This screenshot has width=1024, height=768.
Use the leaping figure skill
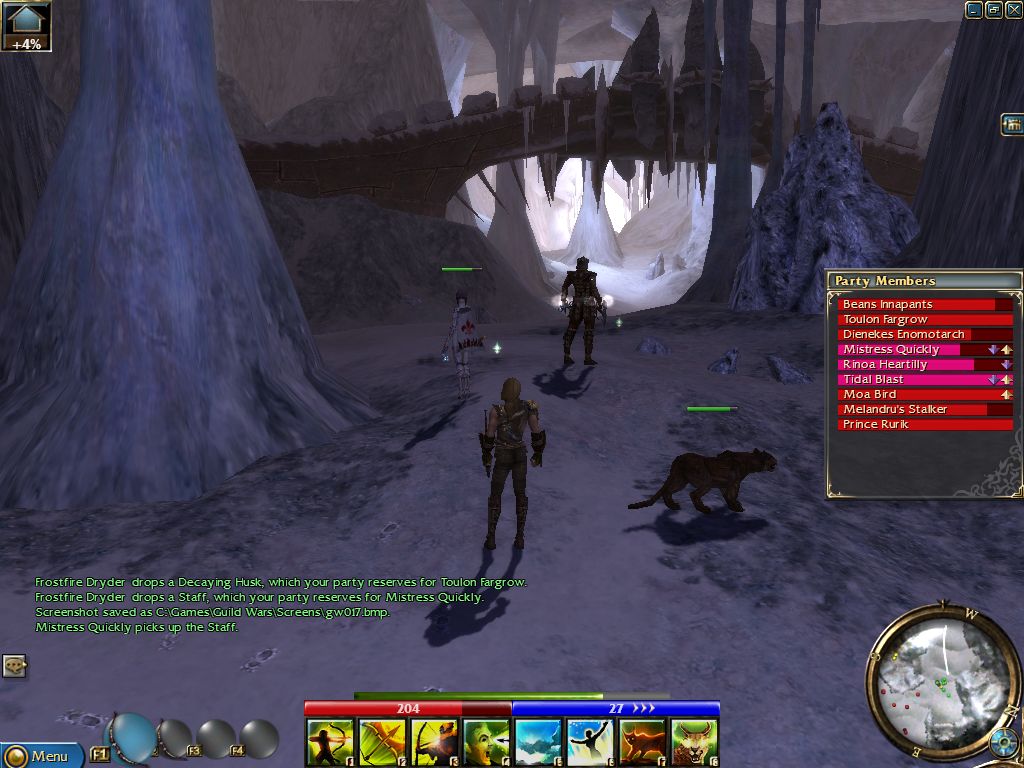(590, 743)
